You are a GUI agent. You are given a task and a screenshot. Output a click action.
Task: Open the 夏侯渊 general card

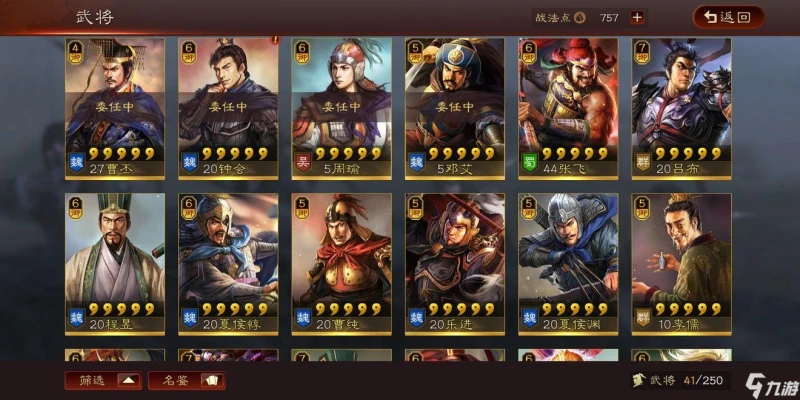pos(568,263)
